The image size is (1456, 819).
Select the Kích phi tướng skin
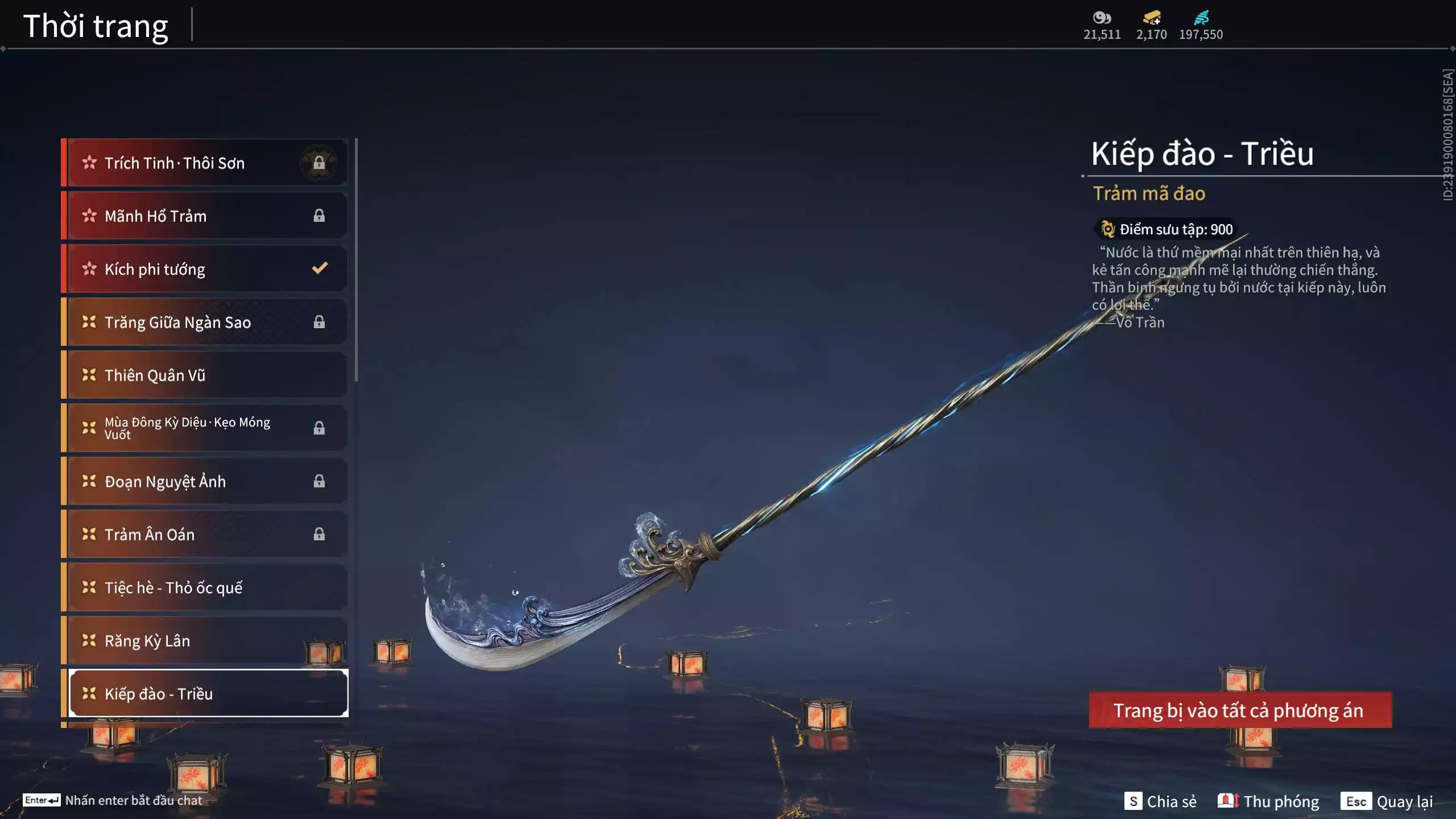click(x=205, y=269)
